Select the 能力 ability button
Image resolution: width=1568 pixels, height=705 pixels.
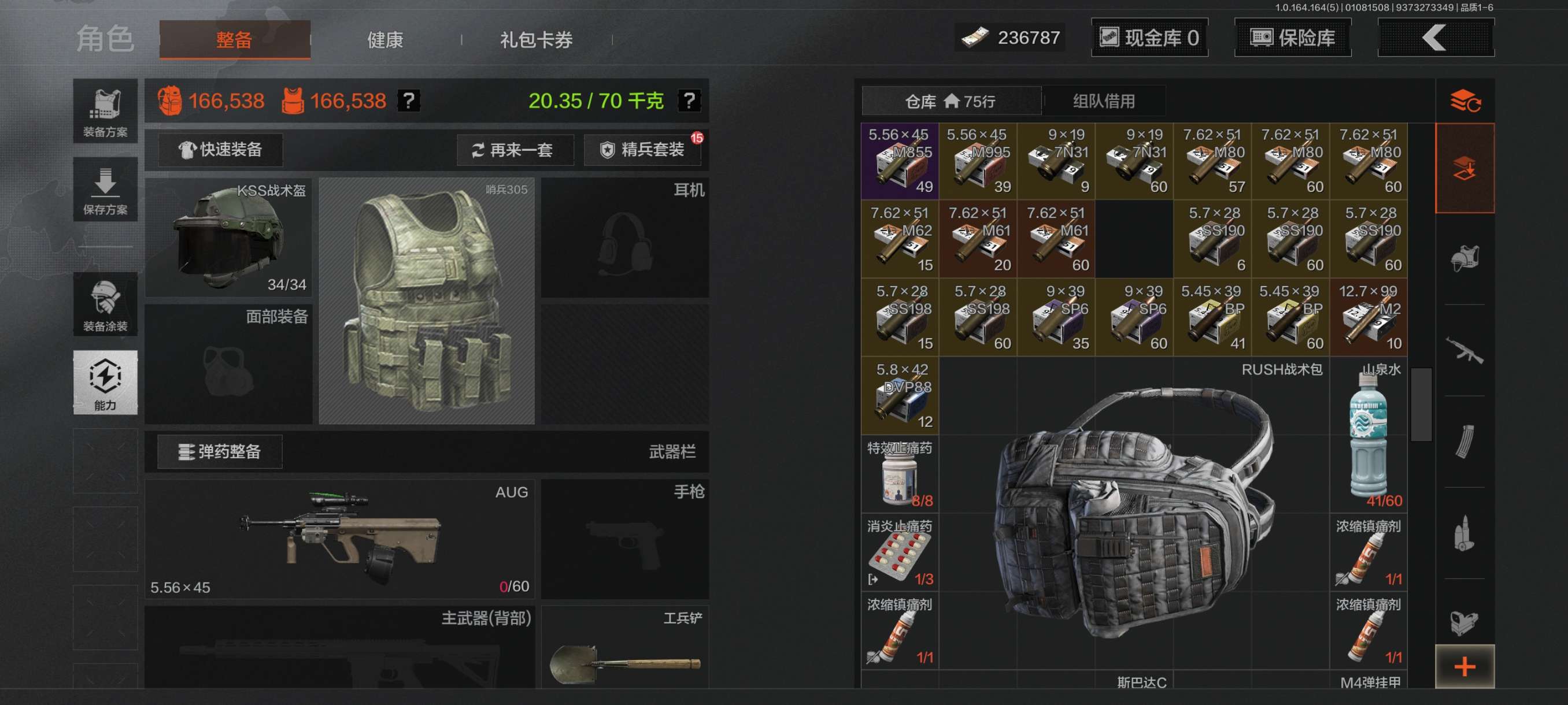105,382
